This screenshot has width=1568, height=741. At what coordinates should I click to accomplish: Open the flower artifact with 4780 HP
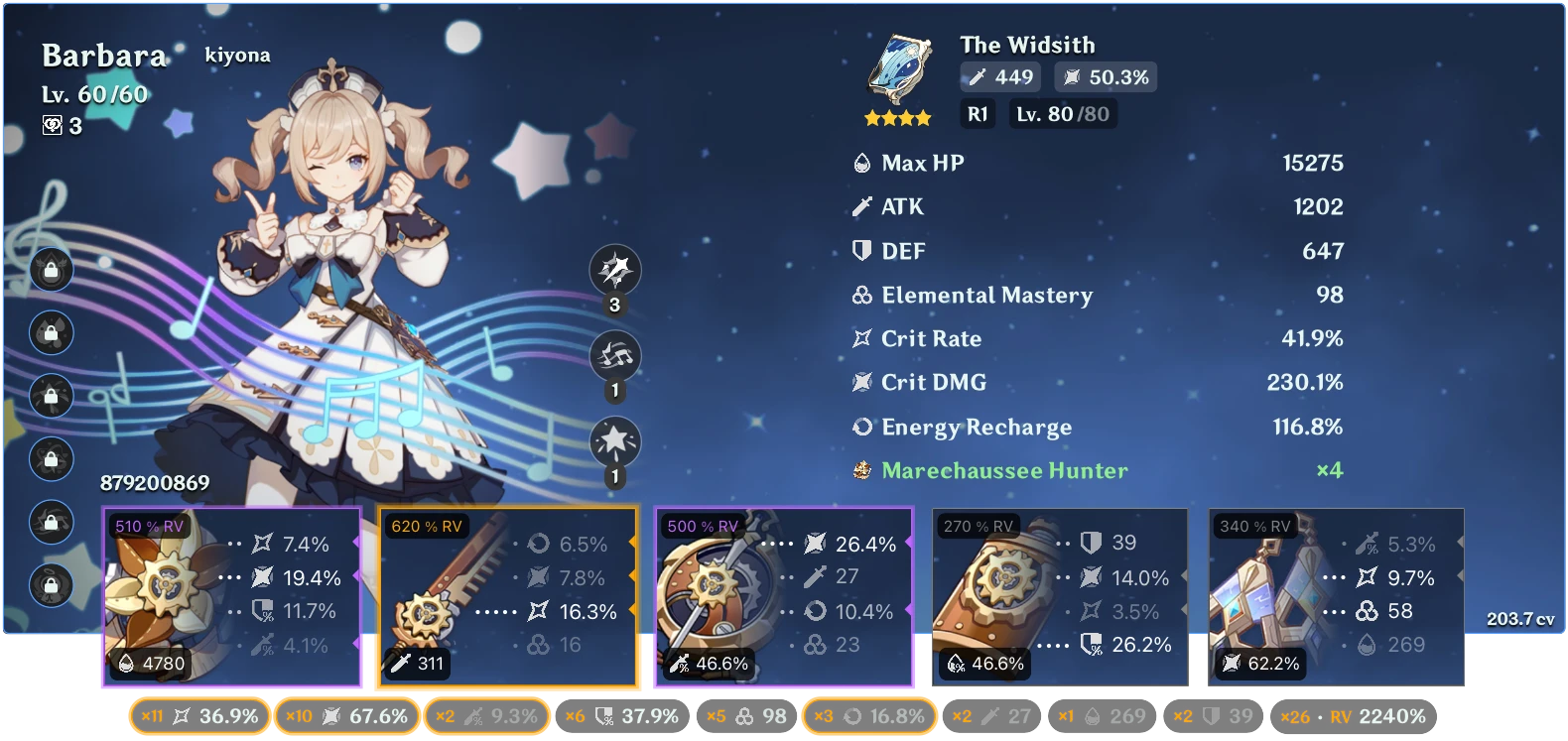[x=231, y=595]
